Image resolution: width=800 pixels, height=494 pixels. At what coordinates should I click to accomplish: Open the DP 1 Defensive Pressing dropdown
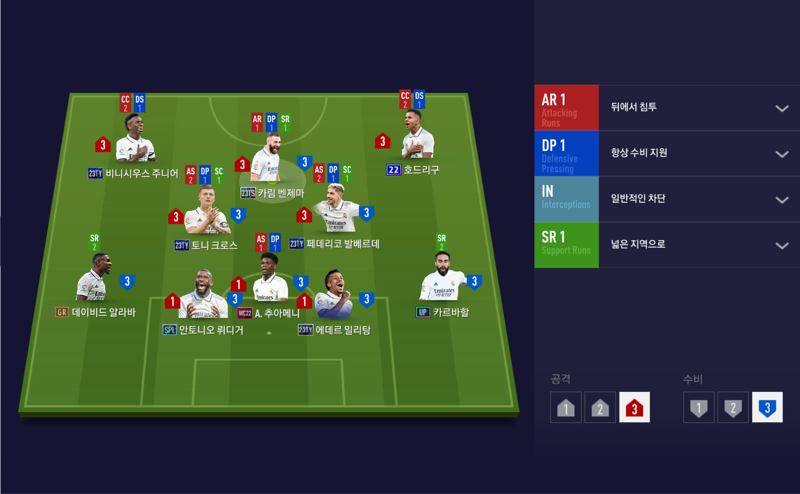point(782,154)
